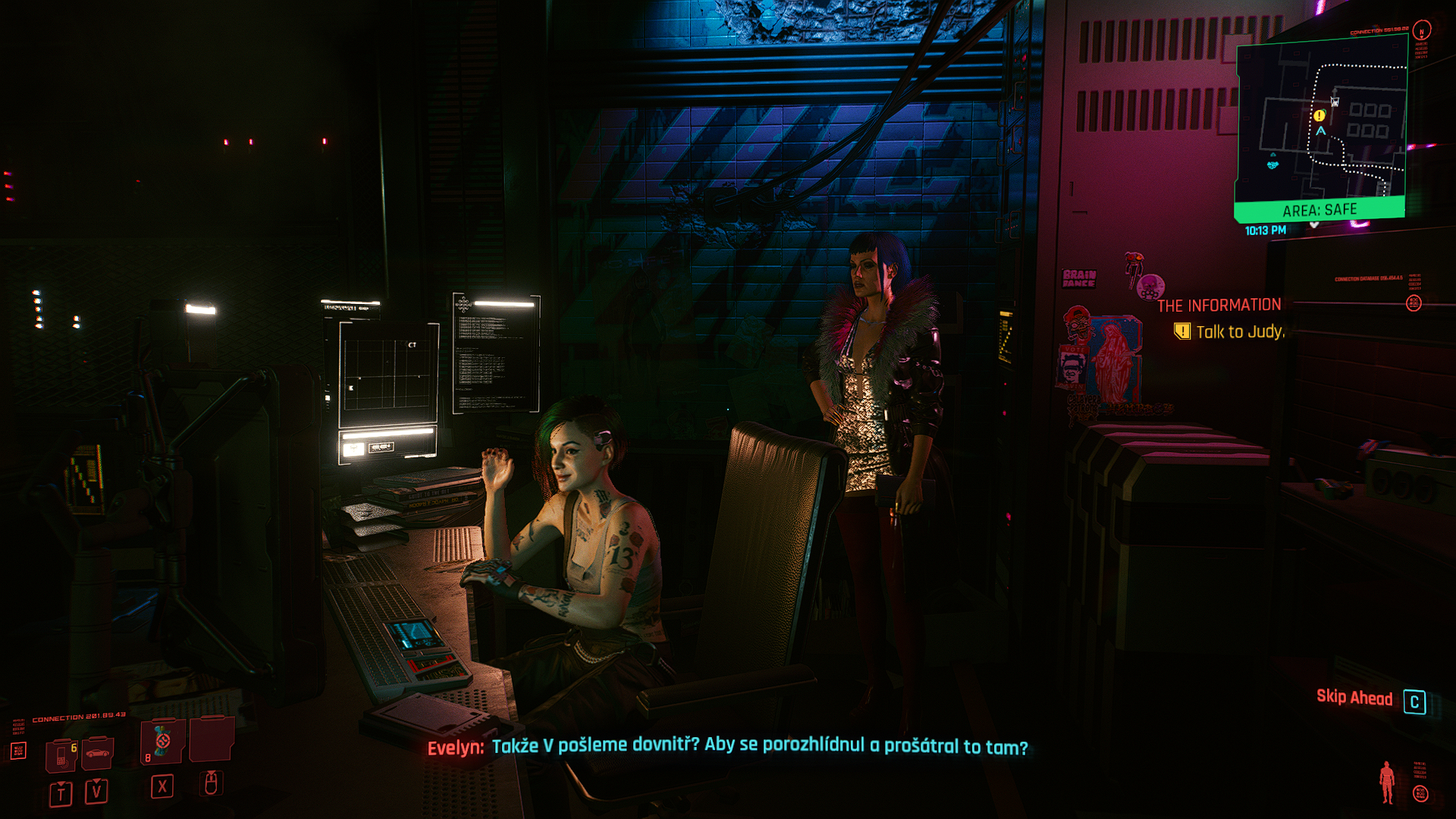
Task: Select the vehicle call slot
Action: tap(96, 753)
